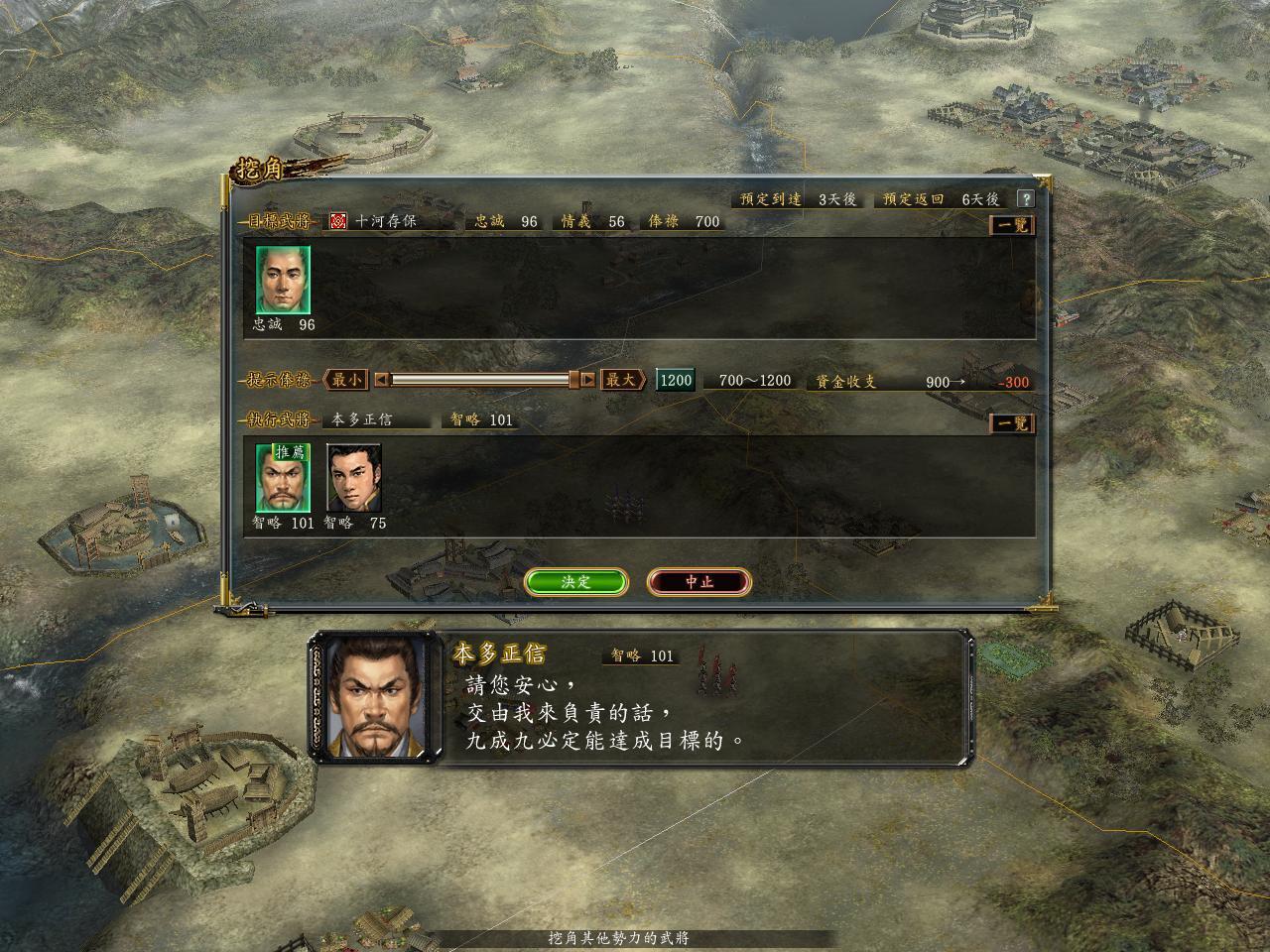Set salary offer to 最小

pyautogui.click(x=346, y=380)
